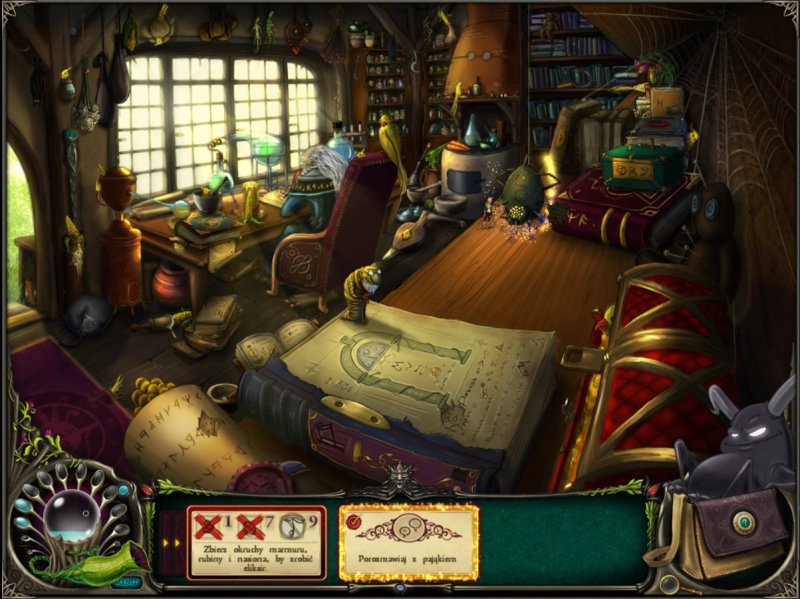Open the task card about marble crumbs and rubies

(x=257, y=541)
